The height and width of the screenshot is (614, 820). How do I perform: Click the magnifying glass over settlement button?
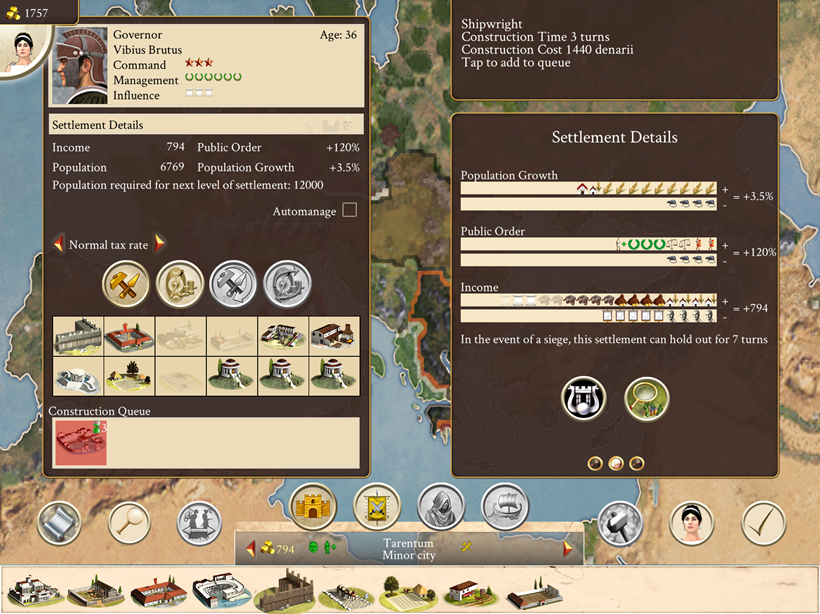[647, 397]
